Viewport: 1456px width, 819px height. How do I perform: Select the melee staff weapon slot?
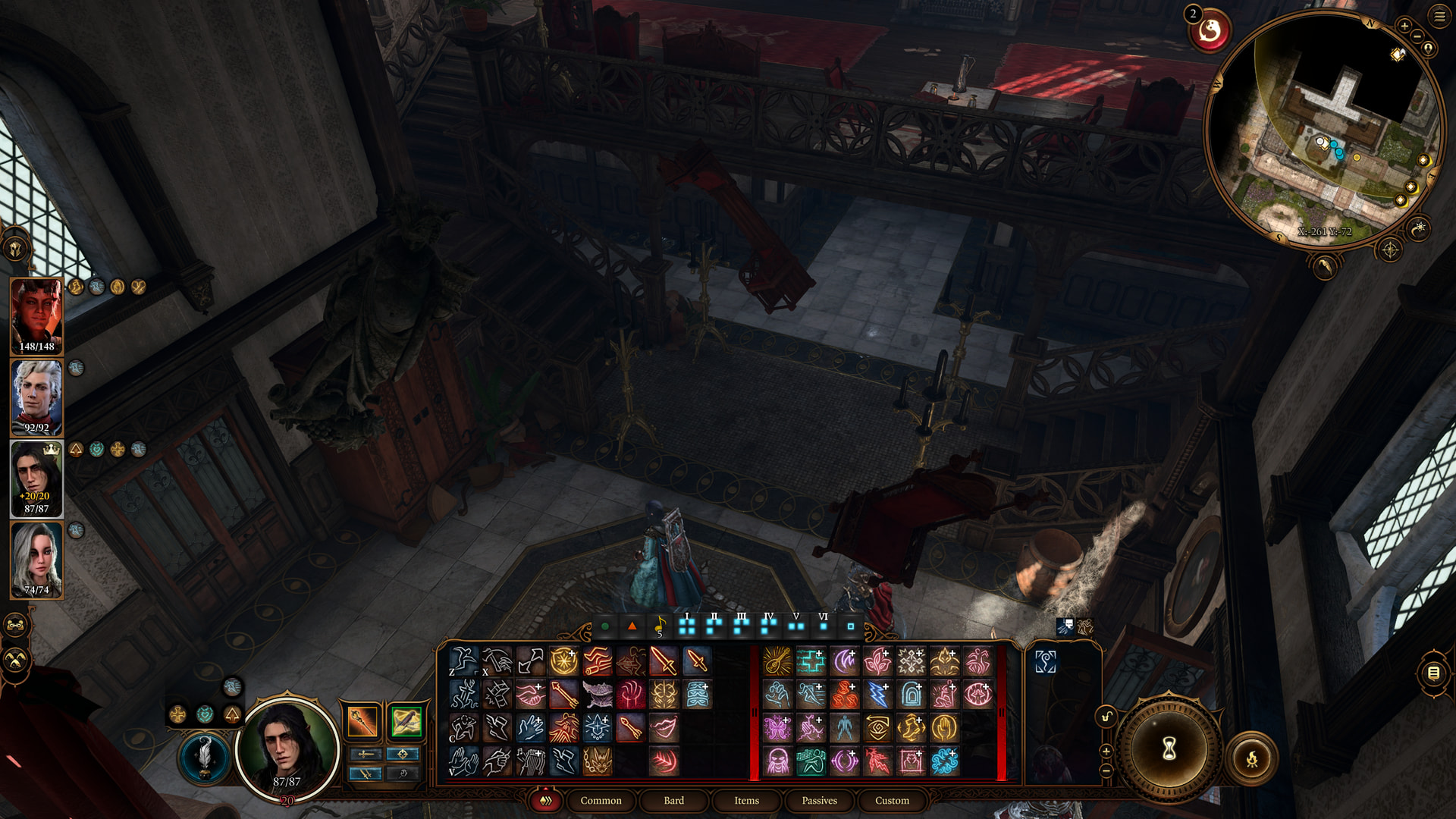point(362,720)
